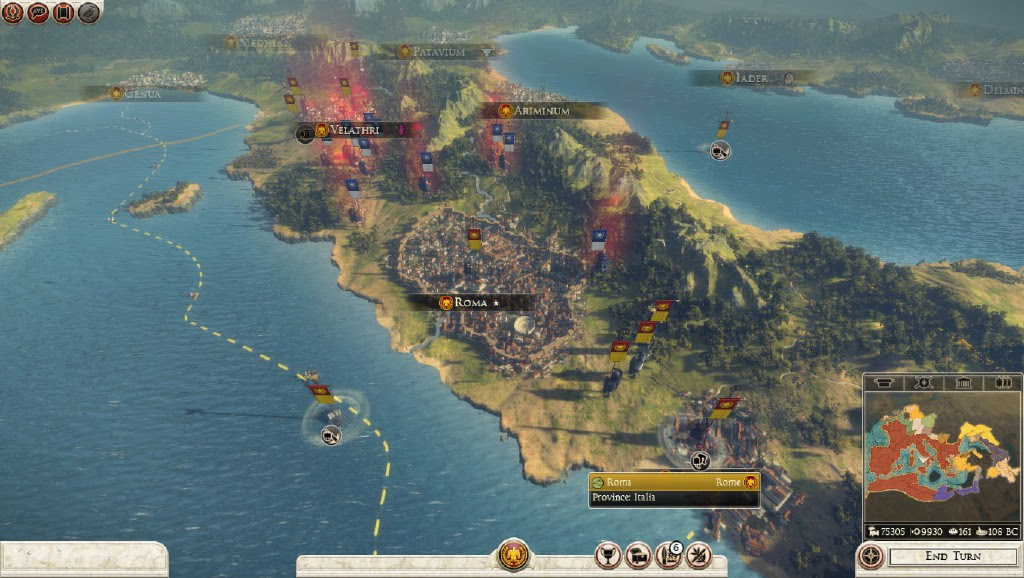The width and height of the screenshot is (1024, 578).
Task: Select the first minimap tab with a pedestal icon
Action: coord(883,383)
